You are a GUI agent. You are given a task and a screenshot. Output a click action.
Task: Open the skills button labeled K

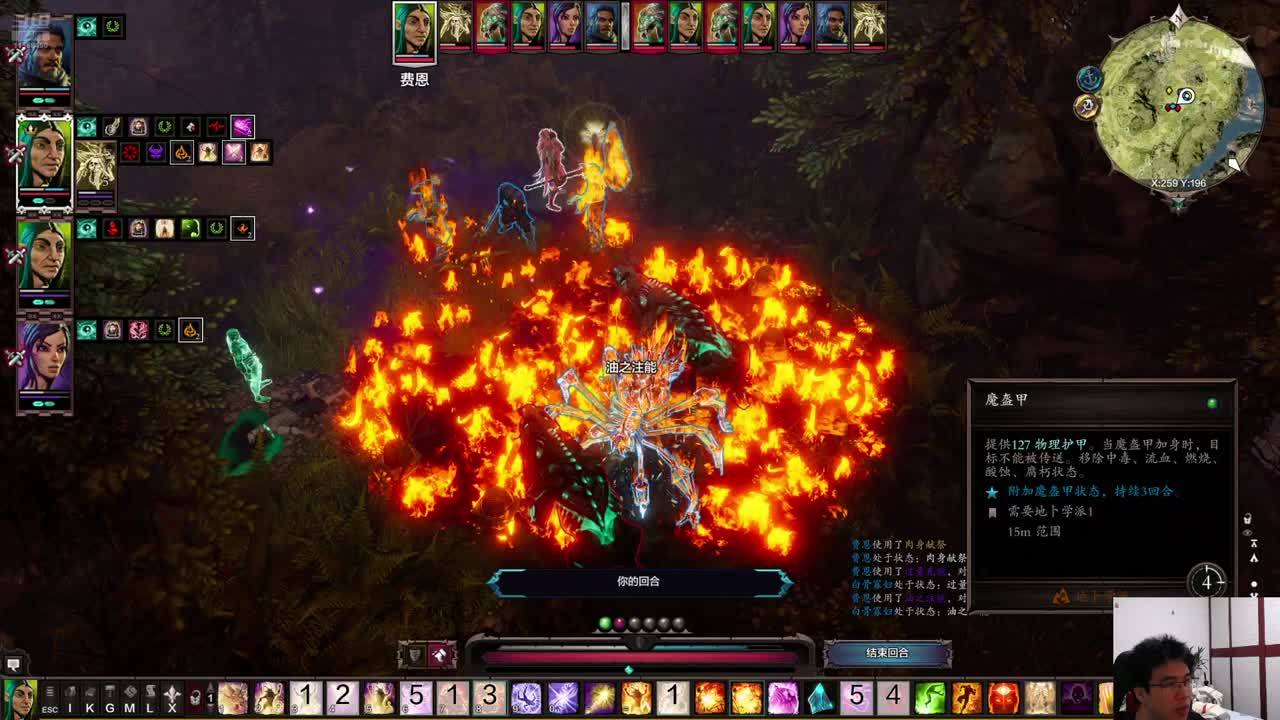(91, 696)
